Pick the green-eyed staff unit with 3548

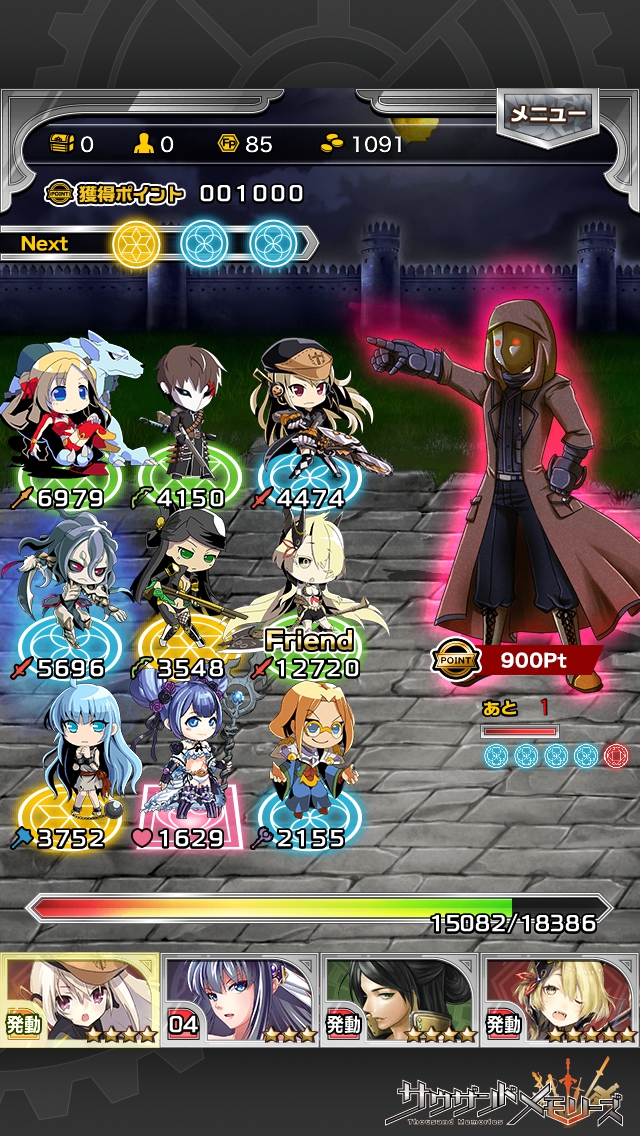click(187, 590)
